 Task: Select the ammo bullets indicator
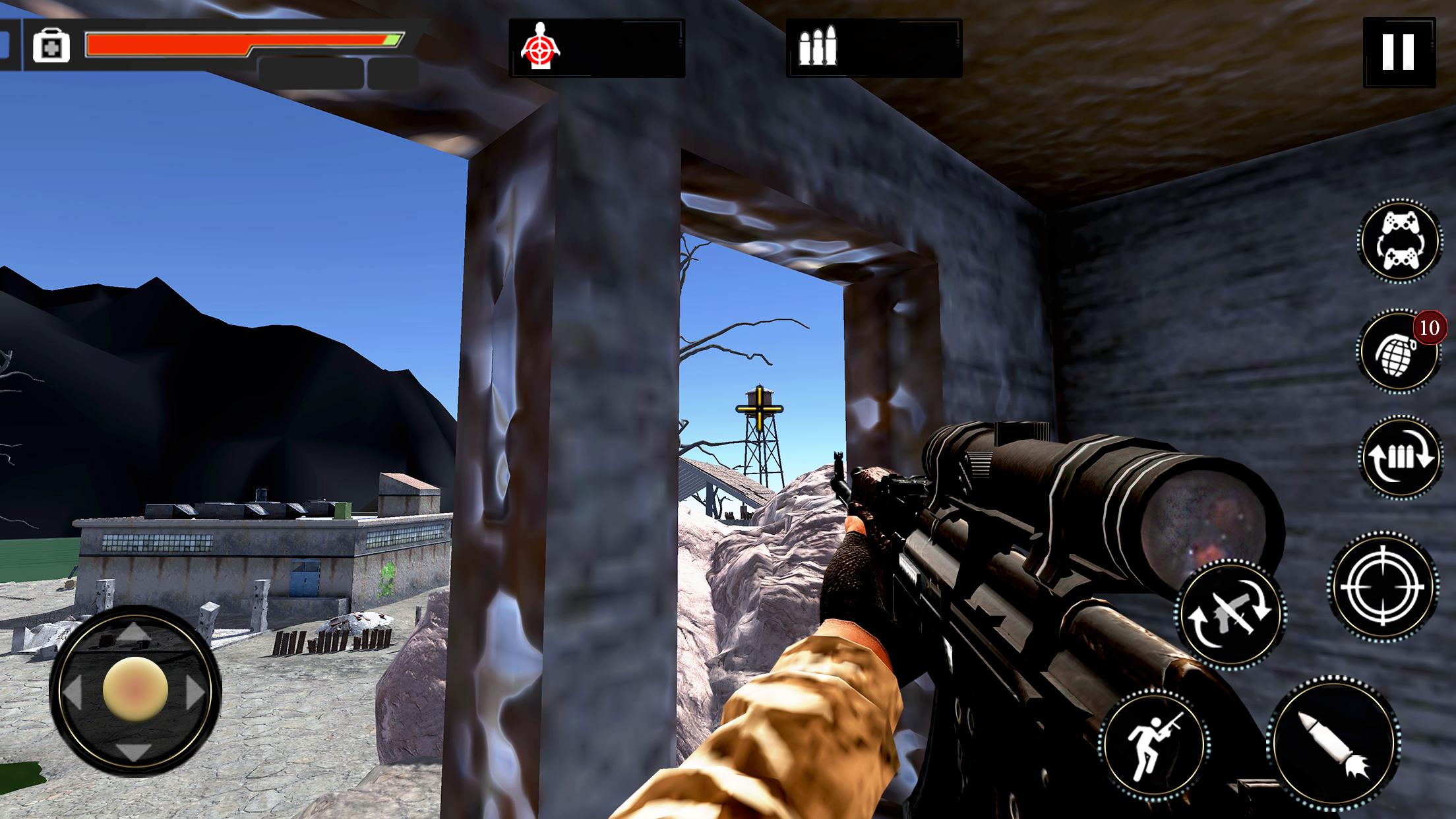coord(818,45)
